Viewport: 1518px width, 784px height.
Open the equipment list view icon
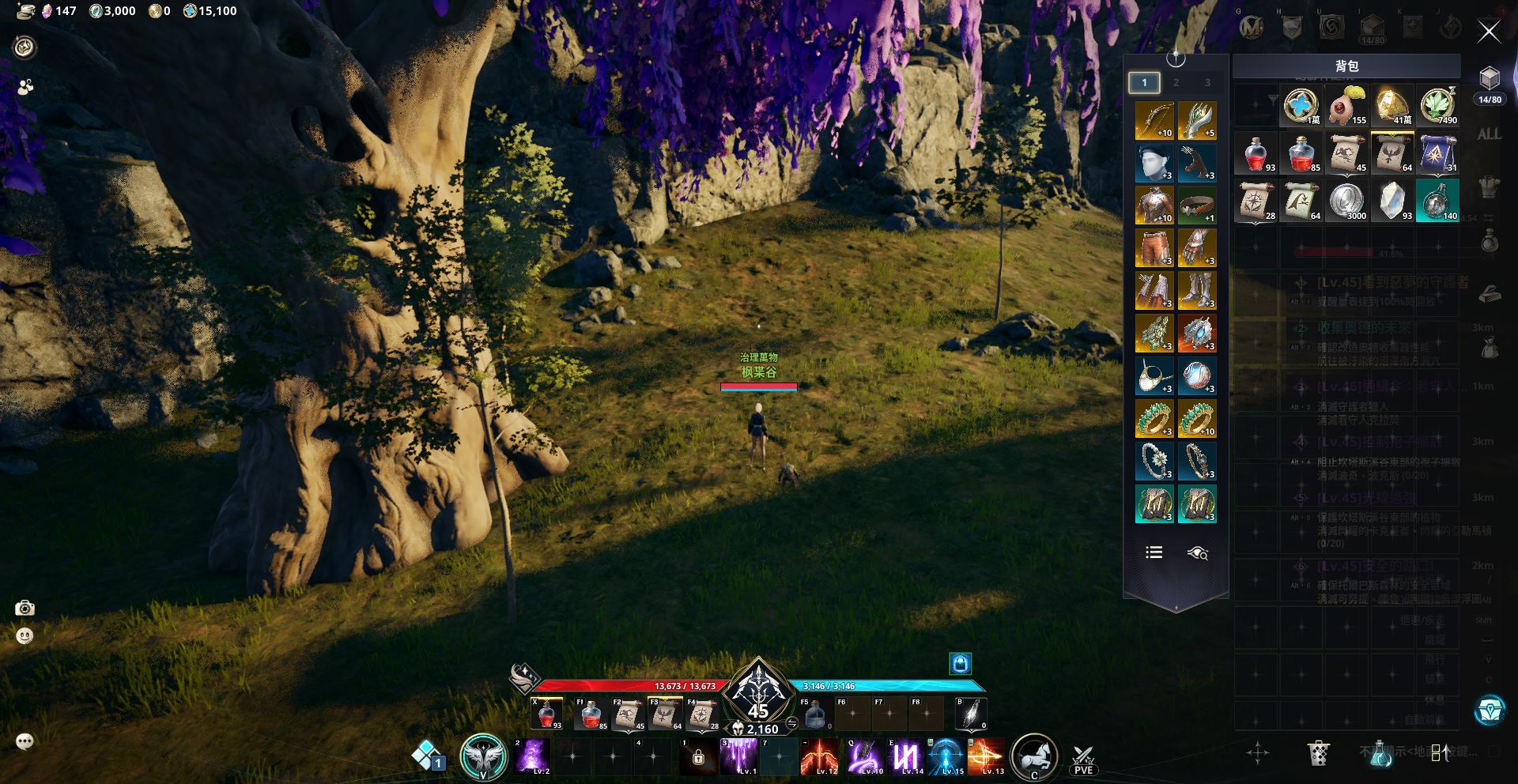(x=1154, y=552)
